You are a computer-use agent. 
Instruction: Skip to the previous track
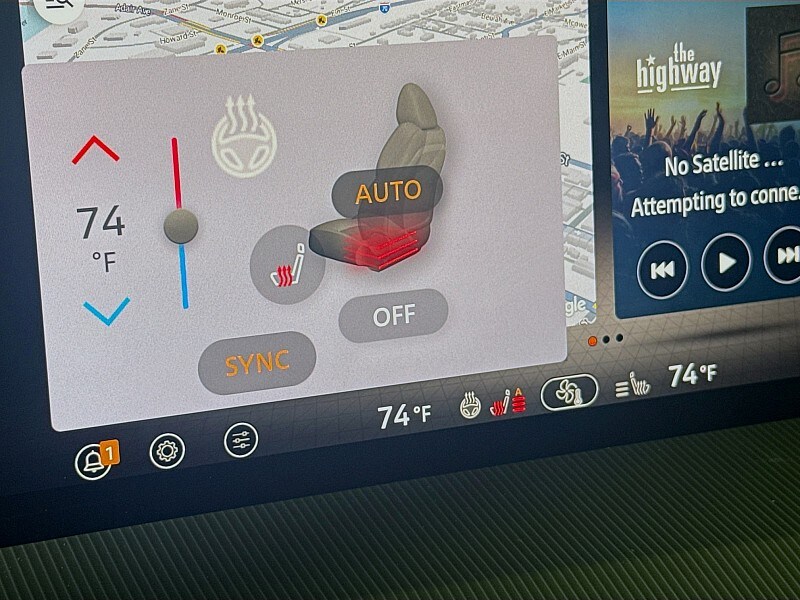pos(662,269)
